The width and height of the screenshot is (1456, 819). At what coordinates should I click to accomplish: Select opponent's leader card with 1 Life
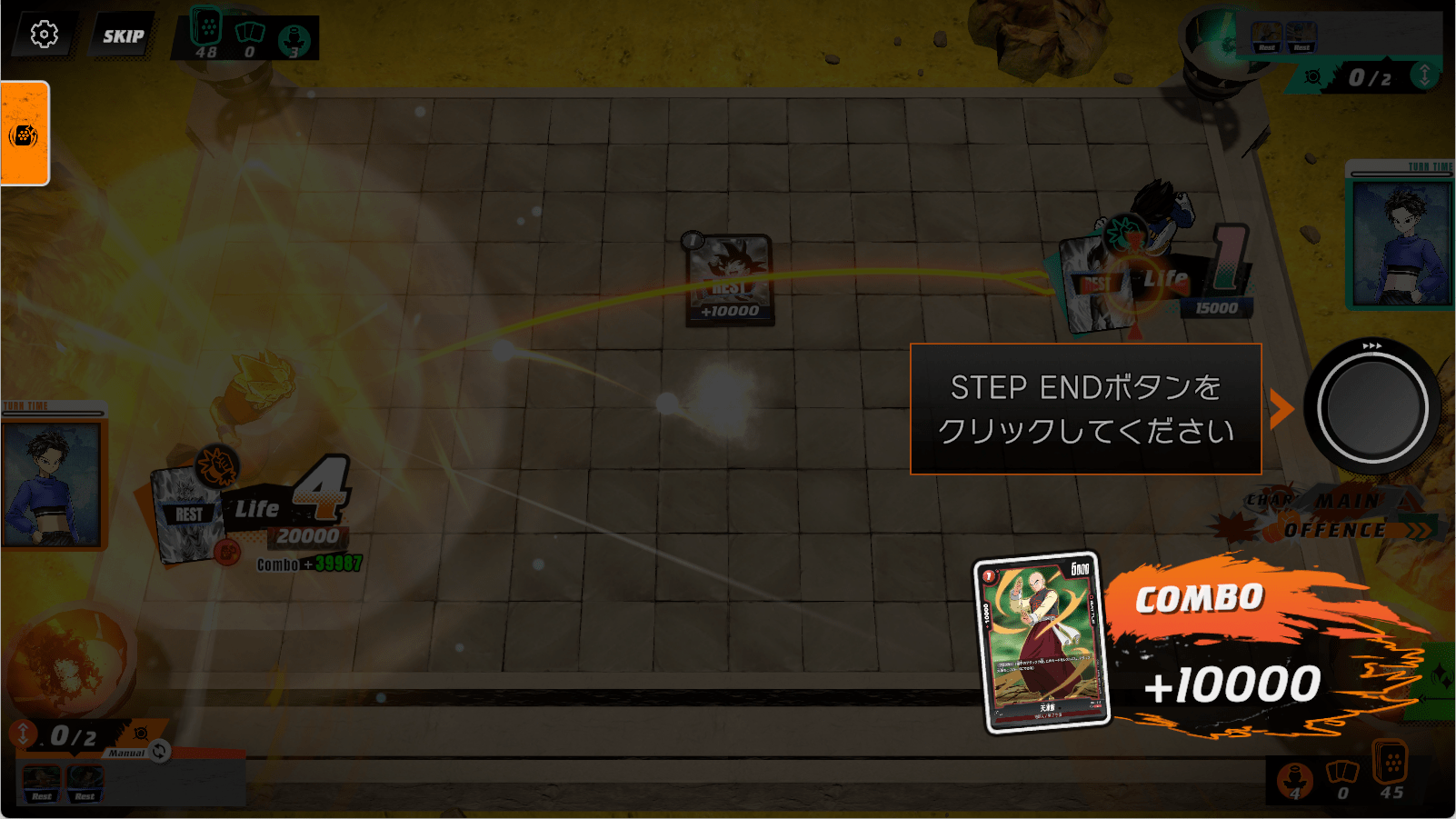(1096, 284)
